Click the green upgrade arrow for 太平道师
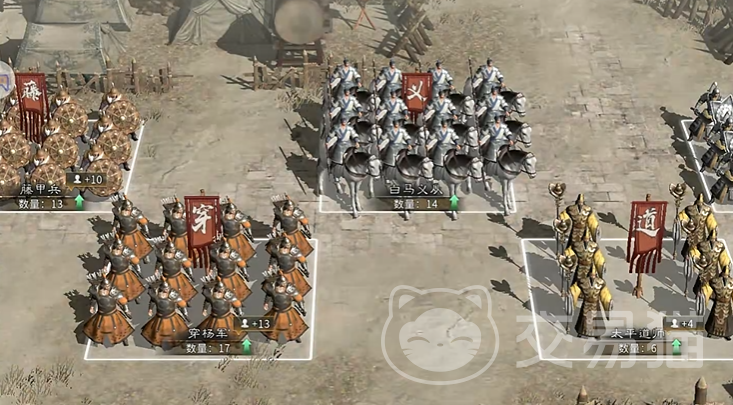The height and width of the screenshot is (405, 733). pyautogui.click(x=677, y=347)
